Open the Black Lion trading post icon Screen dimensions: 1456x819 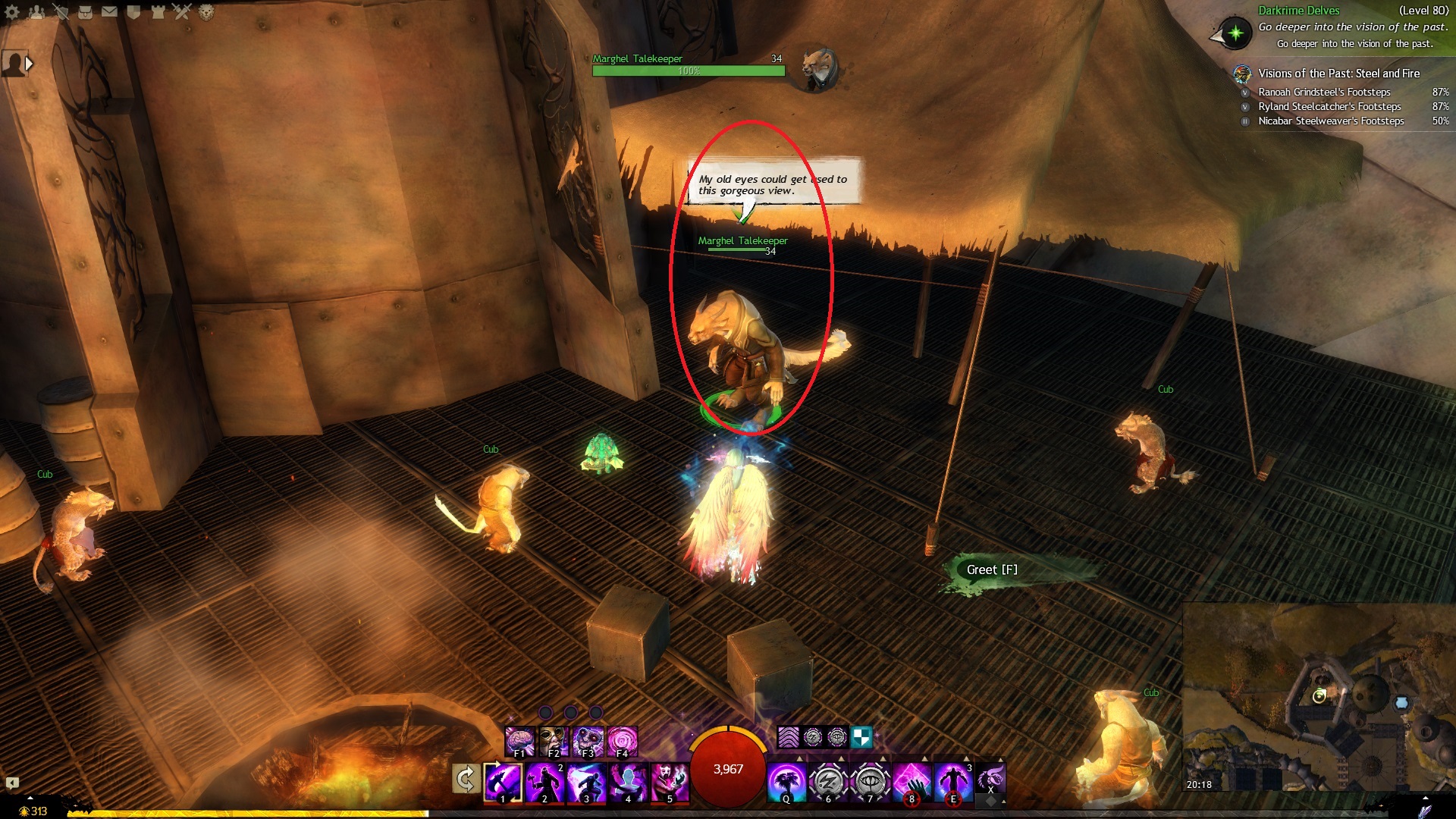206,11
